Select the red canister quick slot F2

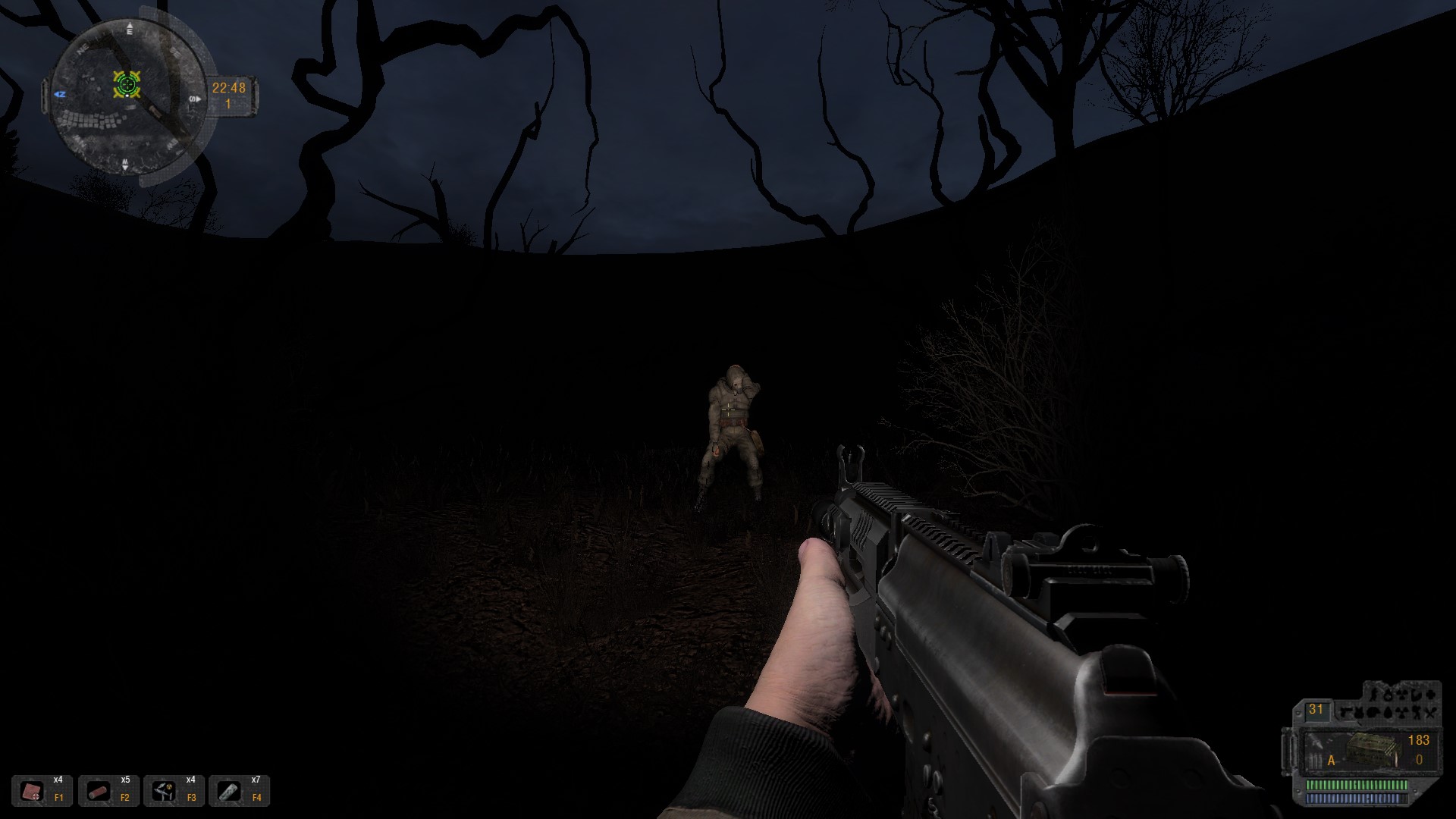point(99,791)
